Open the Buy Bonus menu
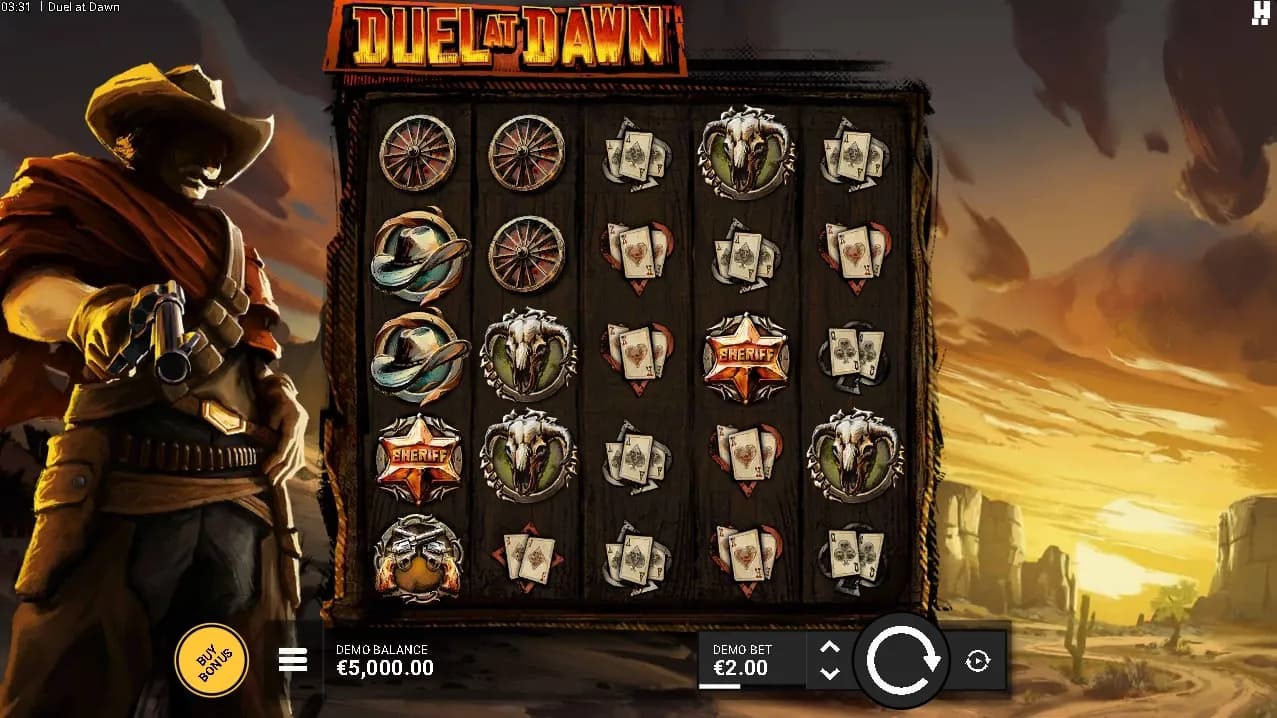The image size is (1277, 718). [211, 660]
